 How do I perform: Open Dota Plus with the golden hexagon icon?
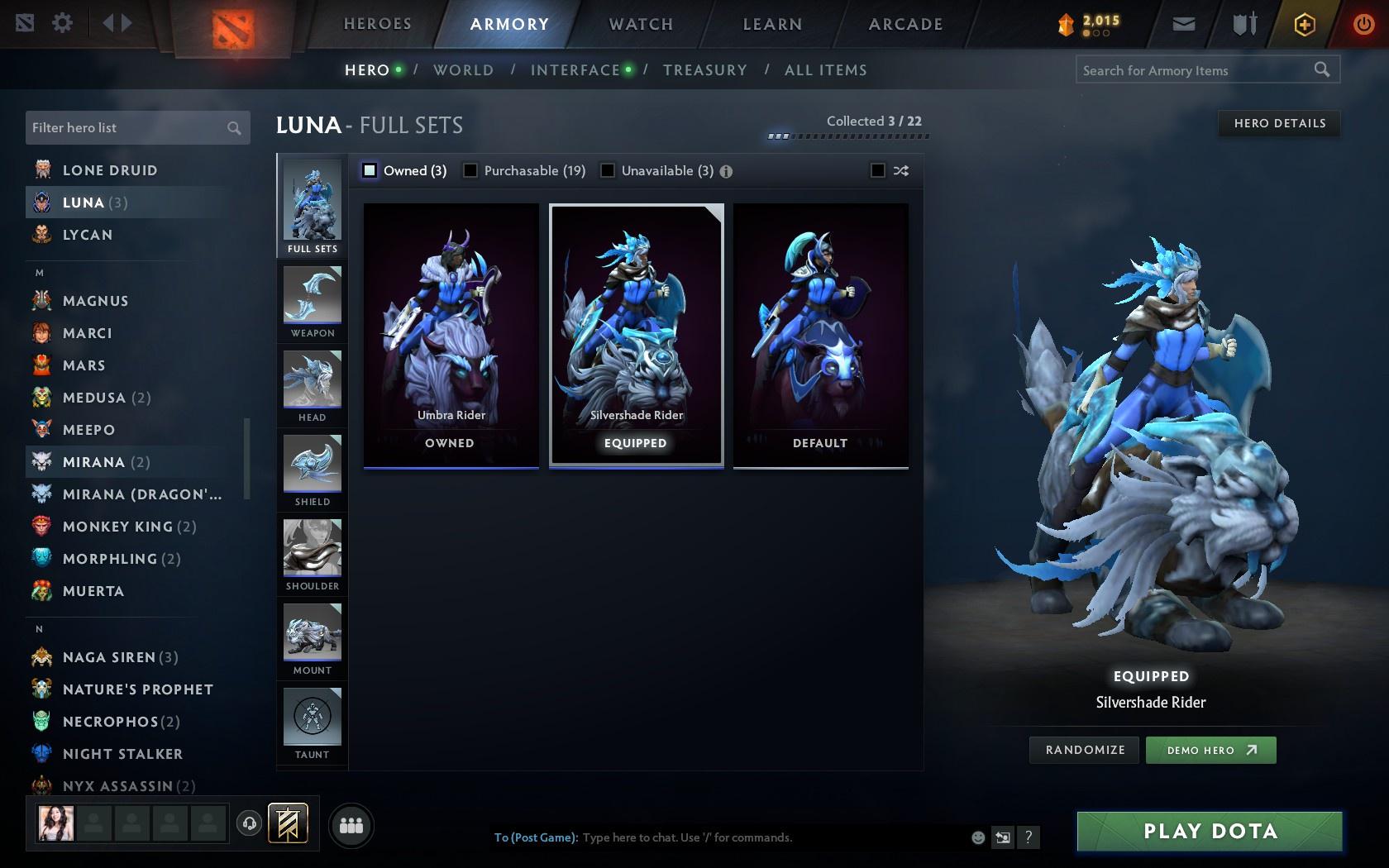1305,24
